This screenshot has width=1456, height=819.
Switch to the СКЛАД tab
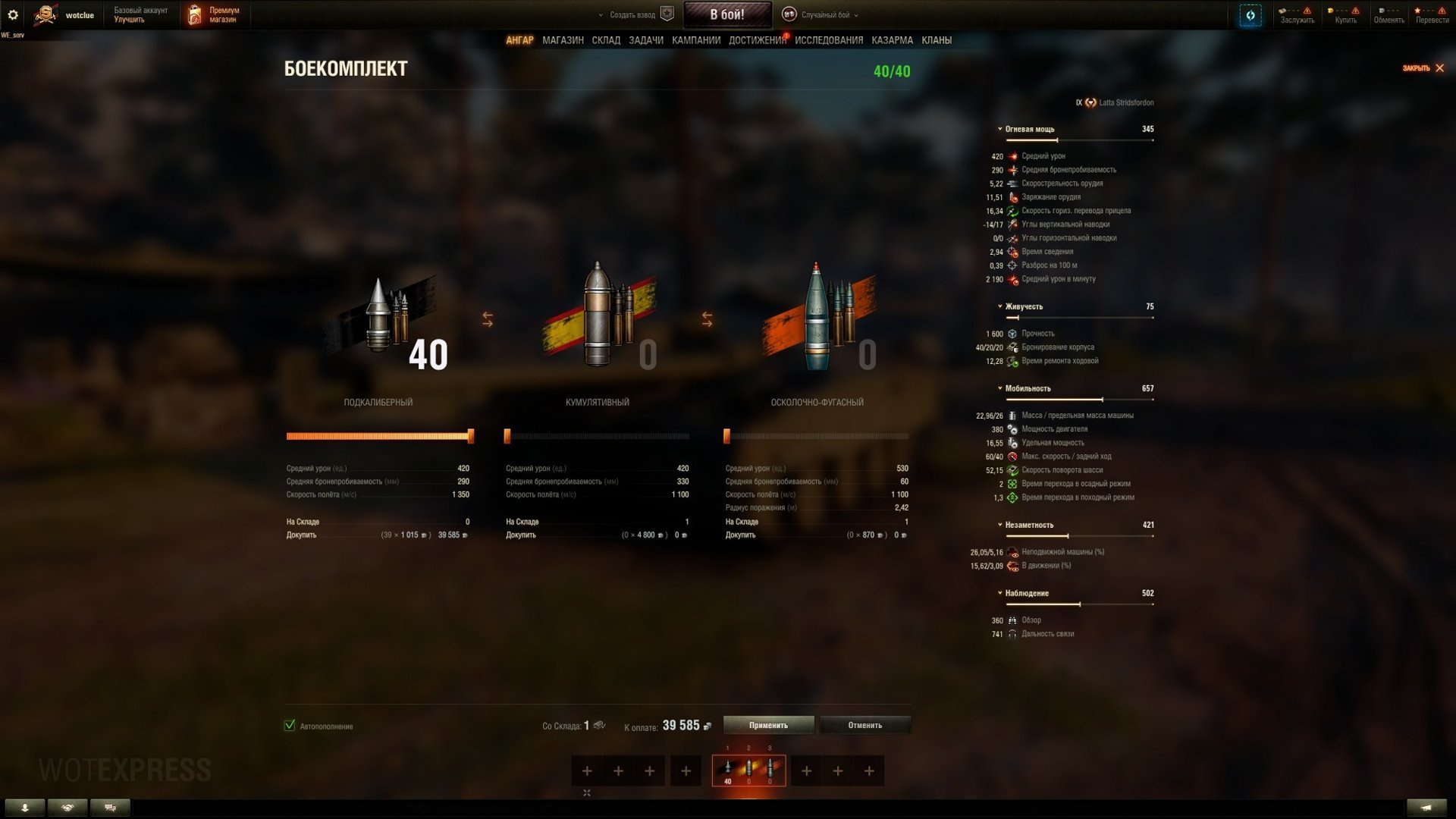point(607,40)
